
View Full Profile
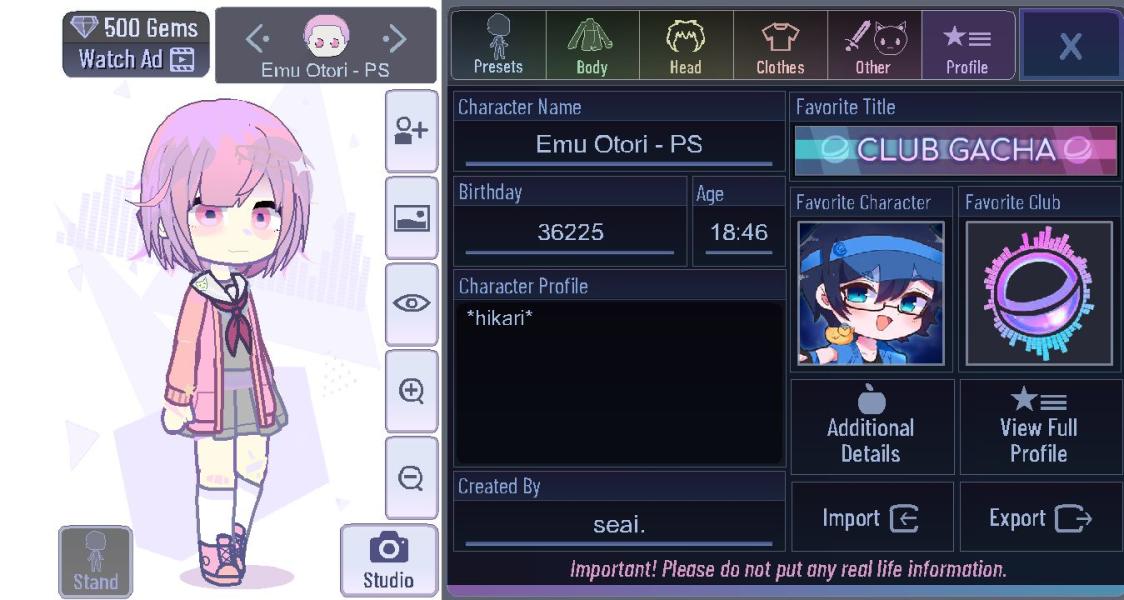tap(1039, 427)
